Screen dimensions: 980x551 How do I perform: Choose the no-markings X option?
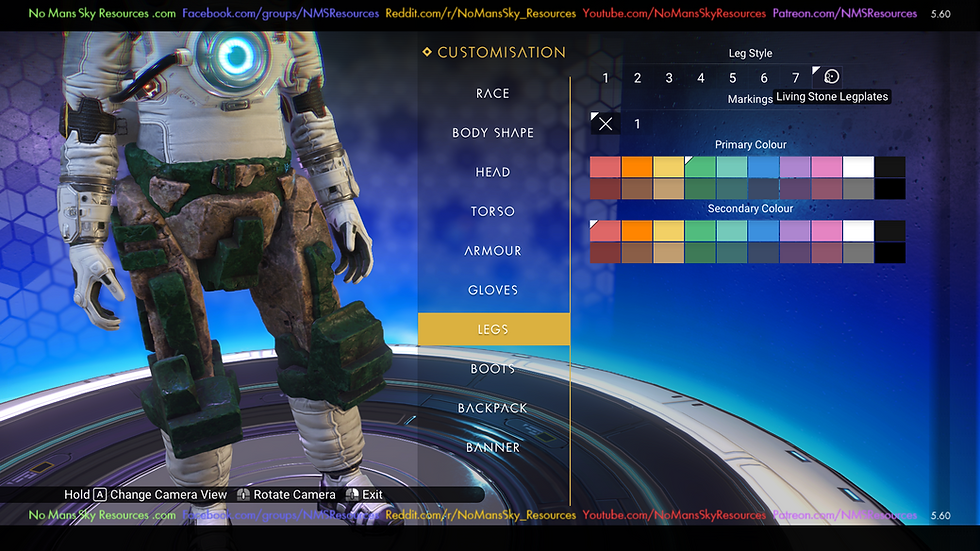(x=605, y=124)
